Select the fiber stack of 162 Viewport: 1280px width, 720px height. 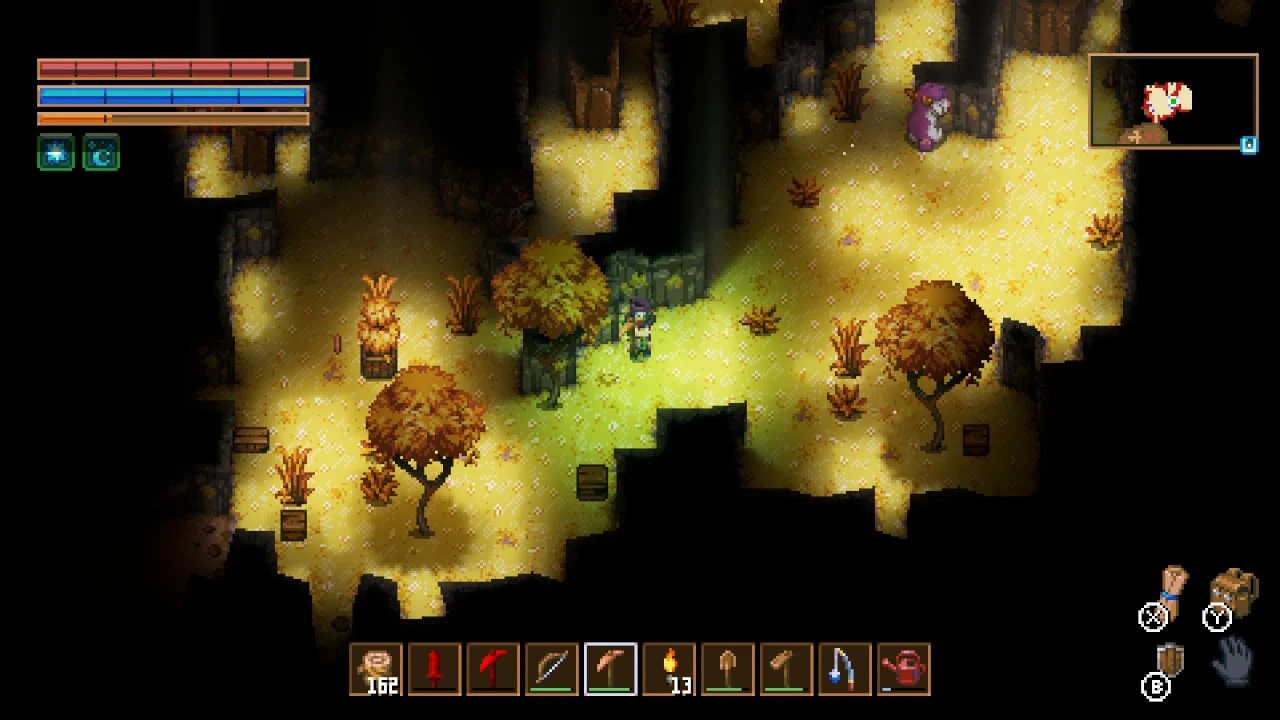376,669
